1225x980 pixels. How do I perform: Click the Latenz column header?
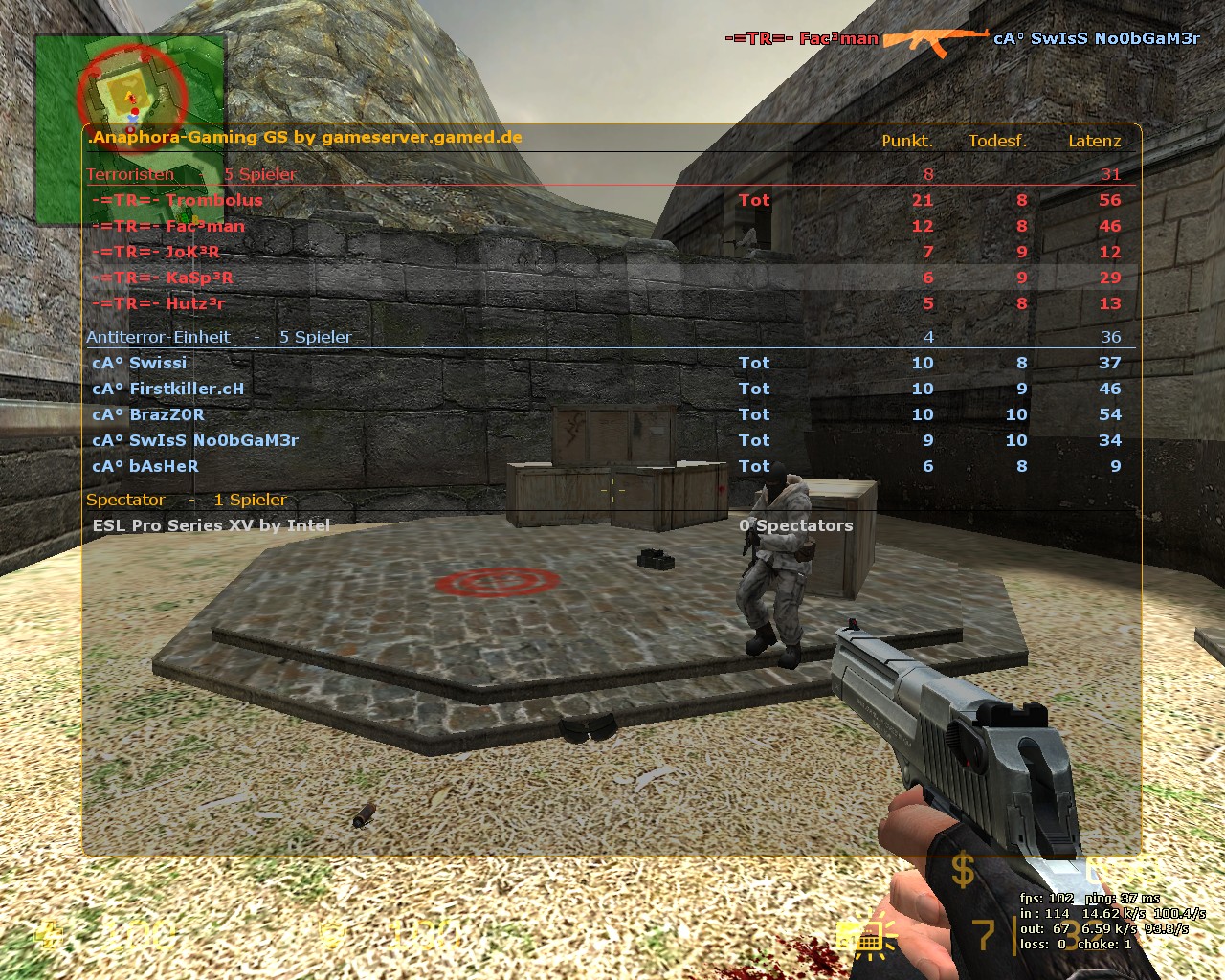(x=1094, y=141)
